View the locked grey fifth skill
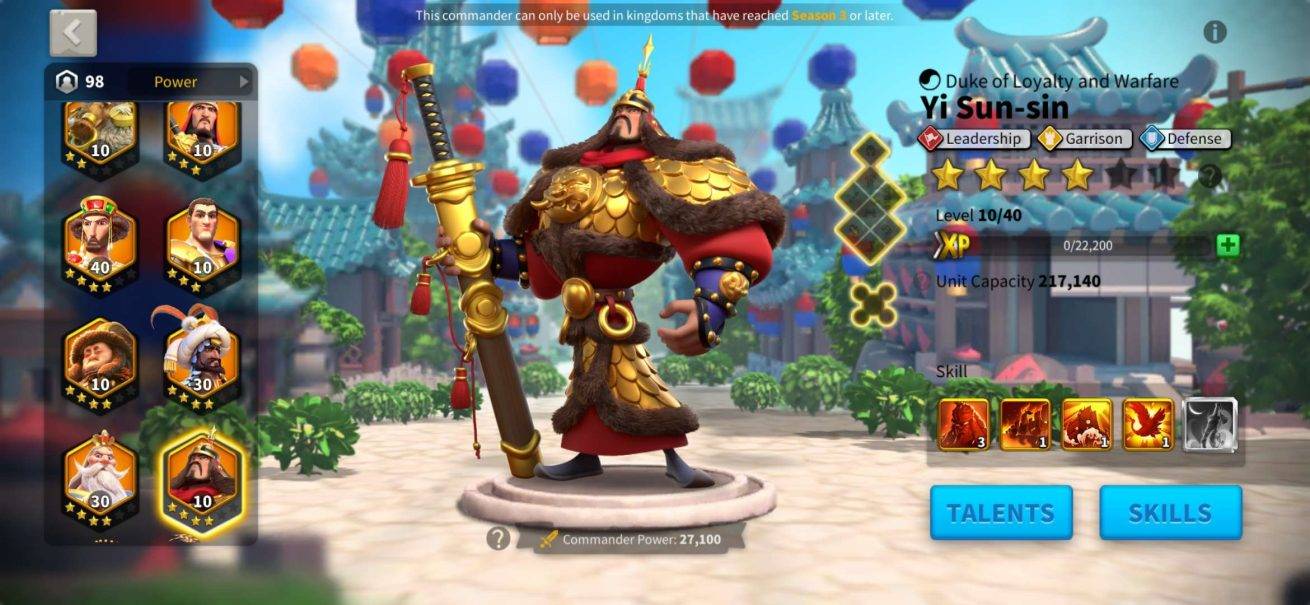This screenshot has width=1310, height=605. [x=1210, y=424]
